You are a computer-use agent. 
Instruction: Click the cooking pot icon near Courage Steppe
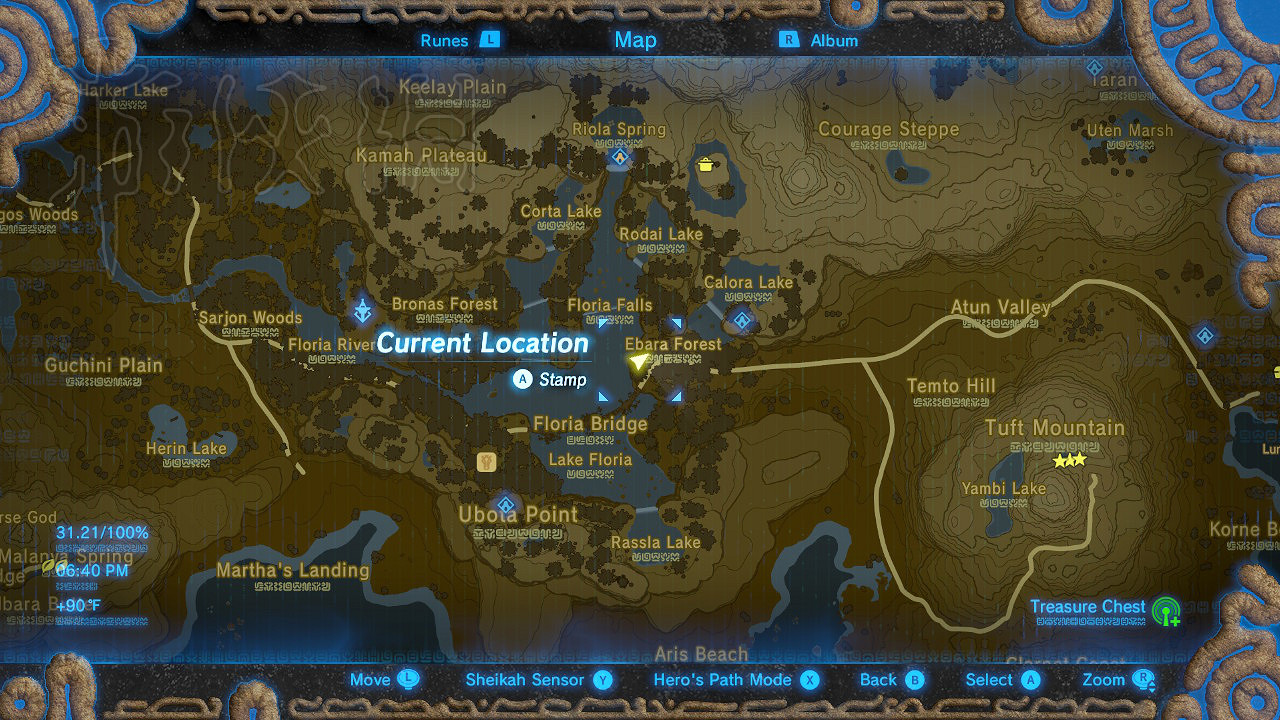tap(707, 166)
